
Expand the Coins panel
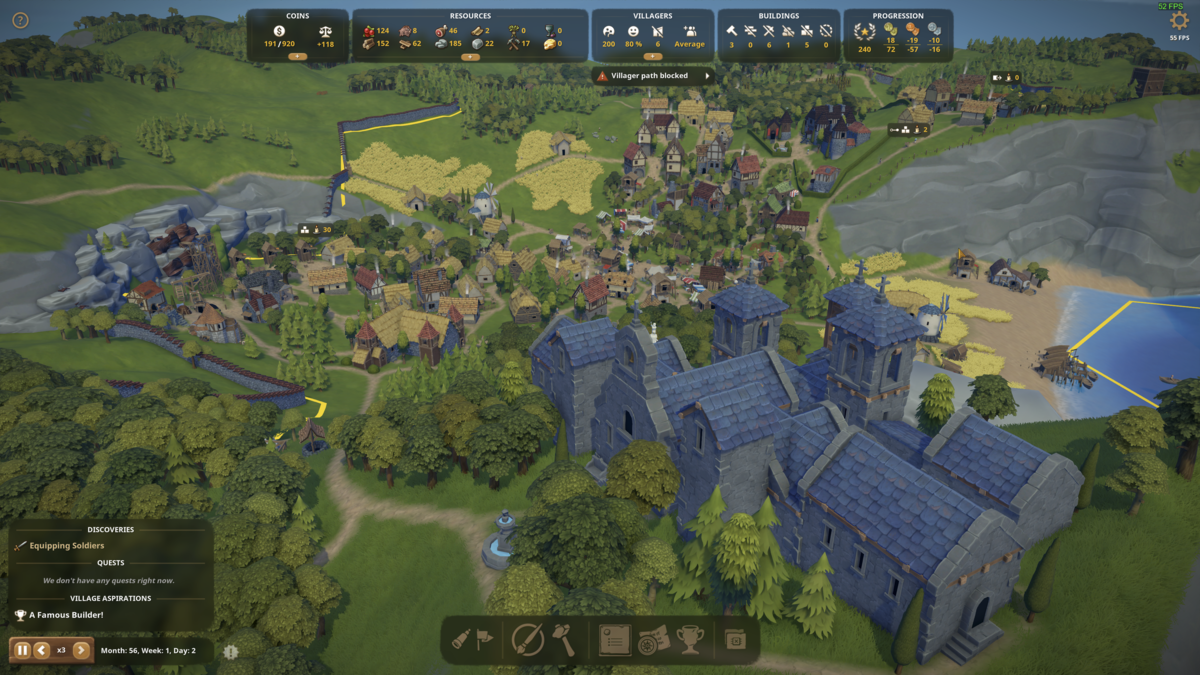297,57
